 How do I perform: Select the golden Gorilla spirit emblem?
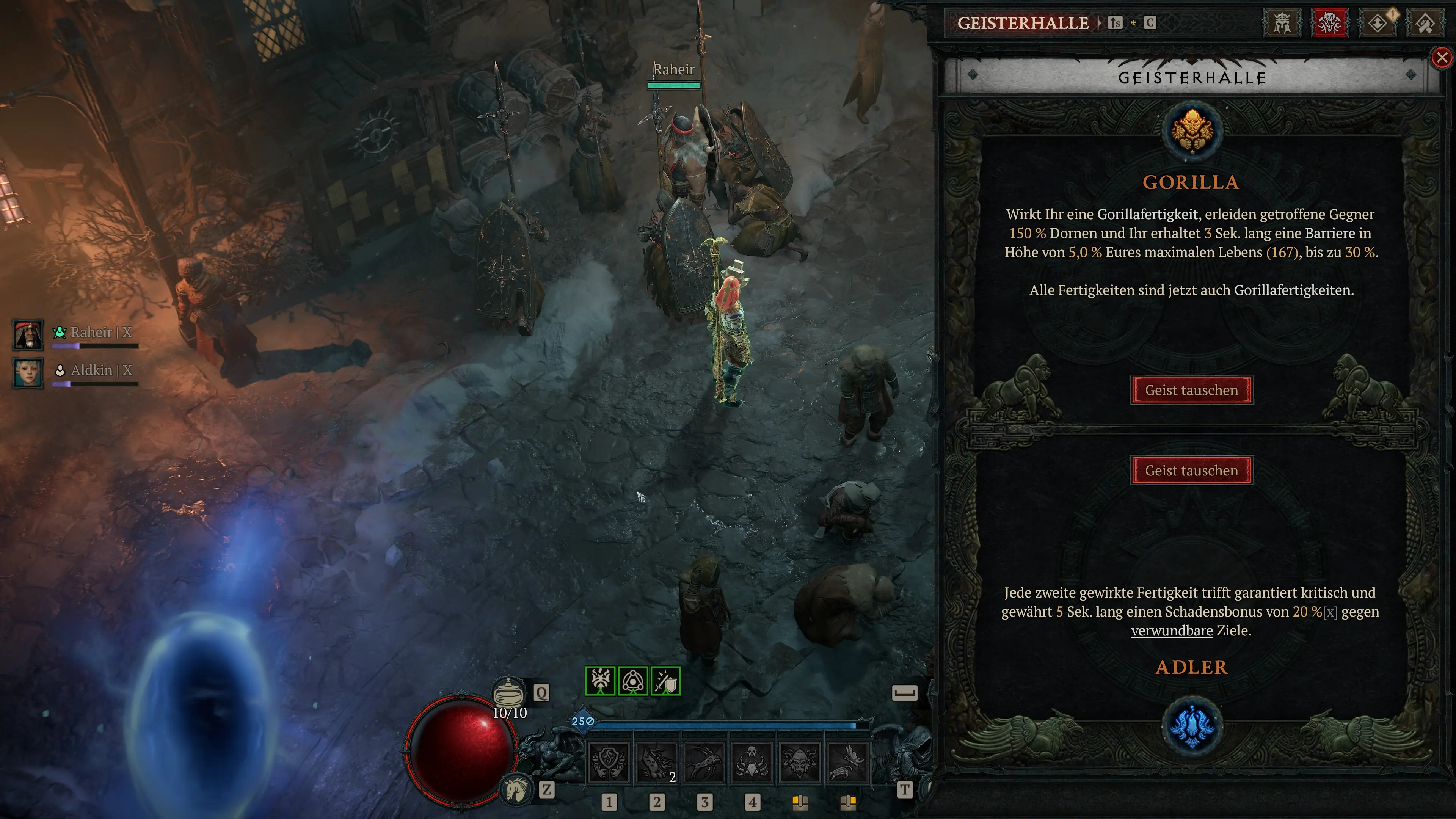(1191, 131)
